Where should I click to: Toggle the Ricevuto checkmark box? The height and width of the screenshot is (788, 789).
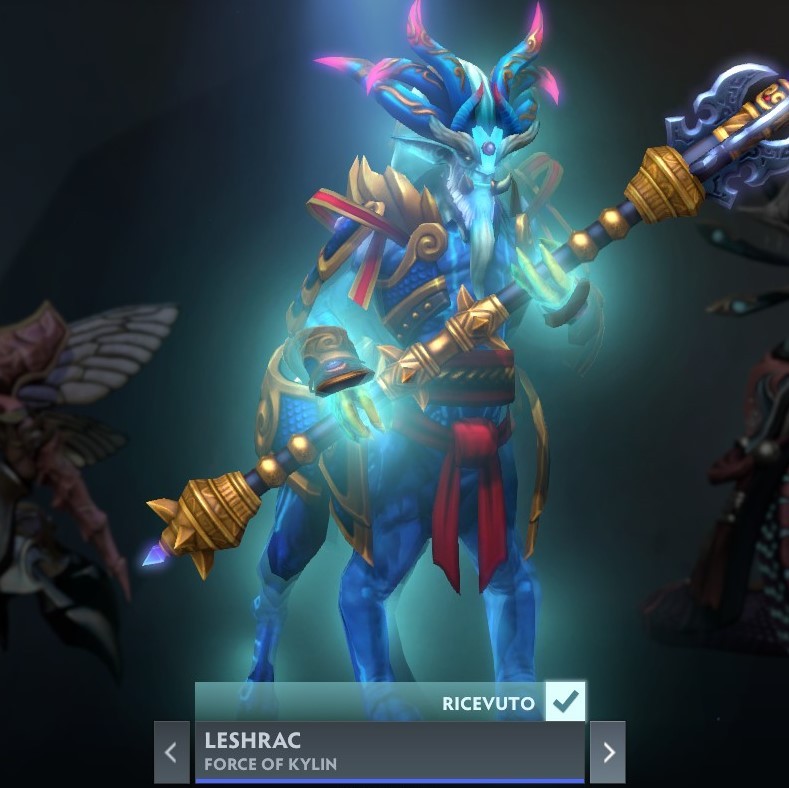coord(566,702)
